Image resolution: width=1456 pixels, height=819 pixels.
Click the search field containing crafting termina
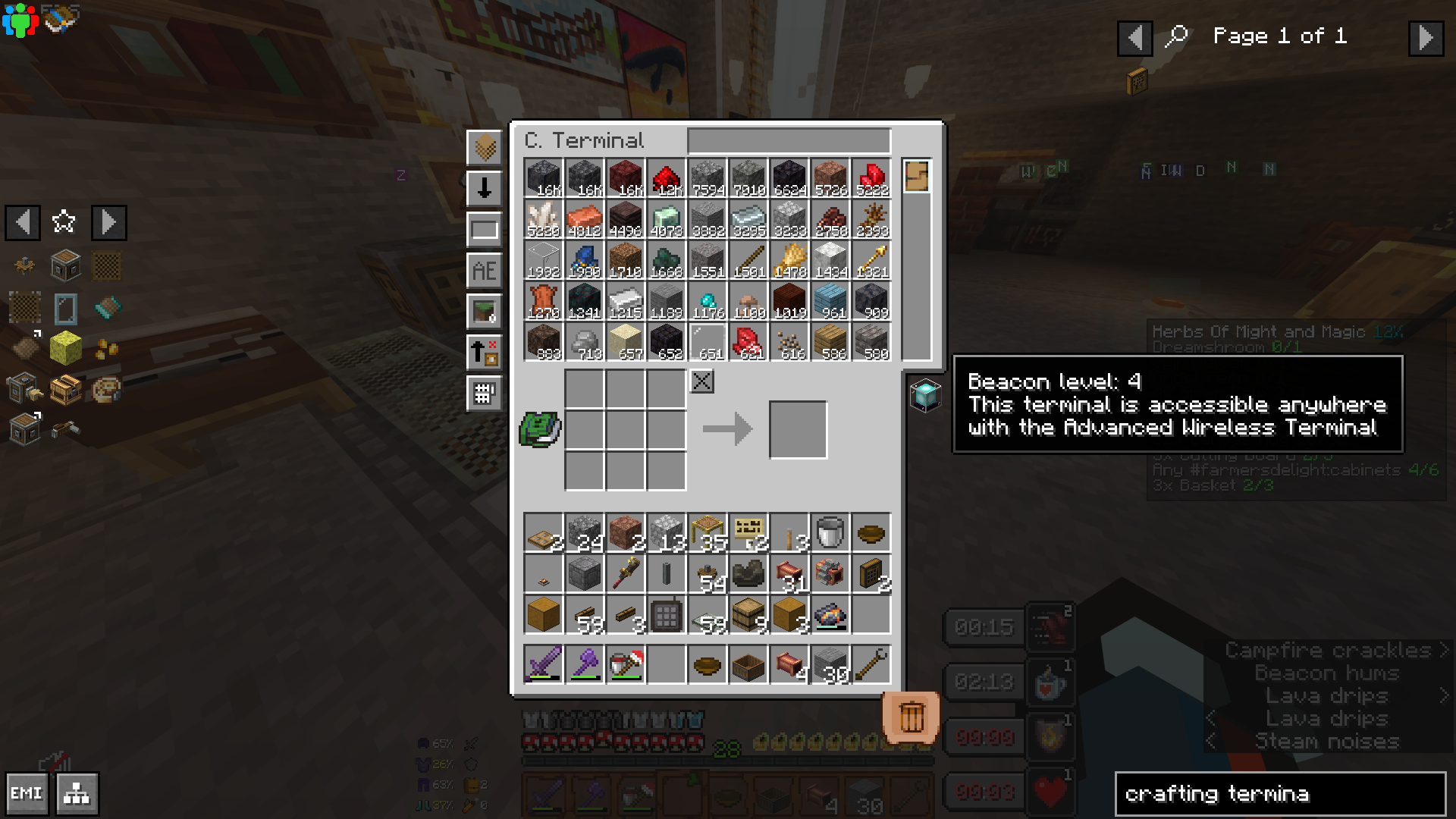pos(1280,794)
